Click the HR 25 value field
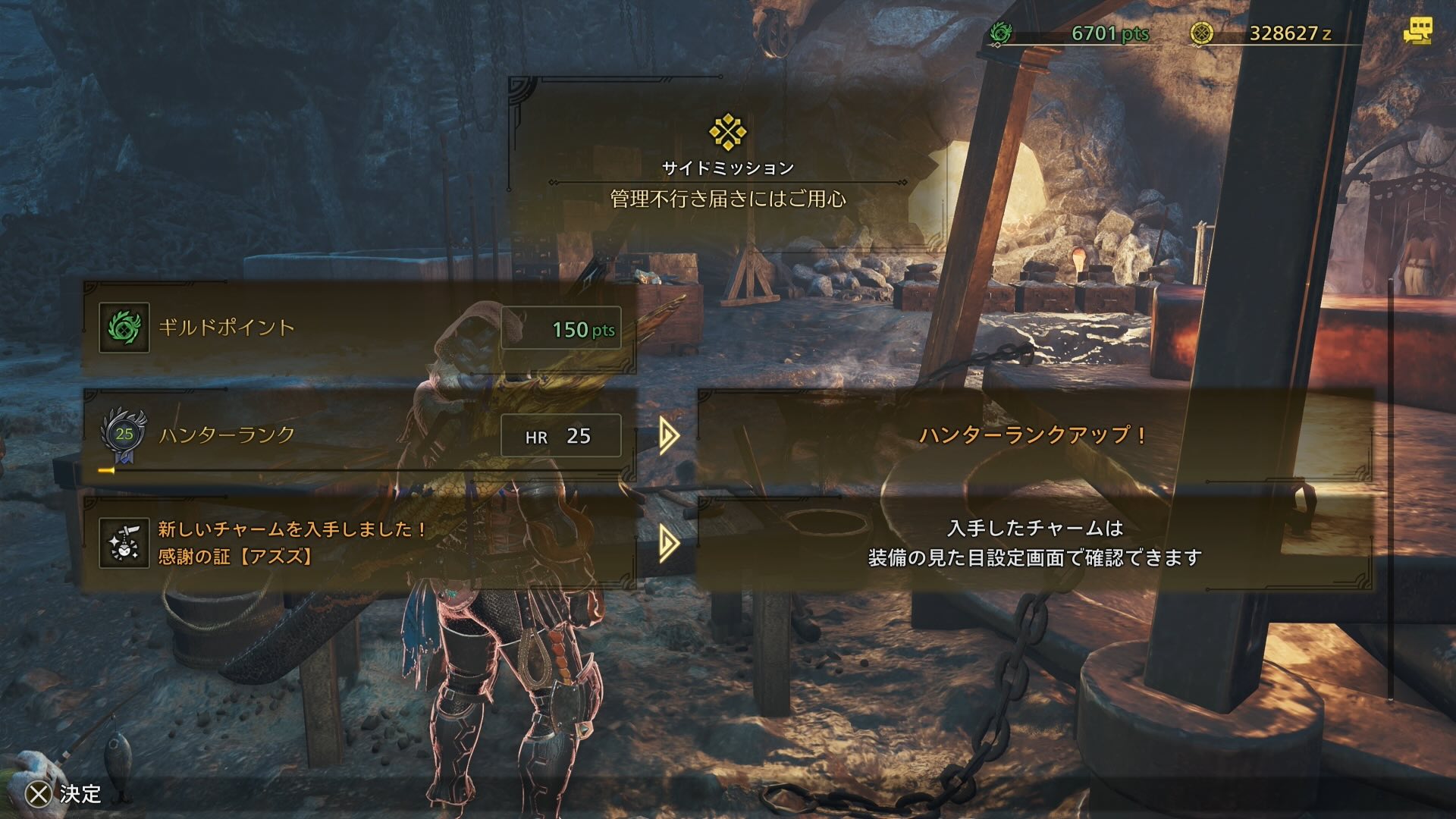This screenshot has height=819, width=1456. (x=561, y=437)
